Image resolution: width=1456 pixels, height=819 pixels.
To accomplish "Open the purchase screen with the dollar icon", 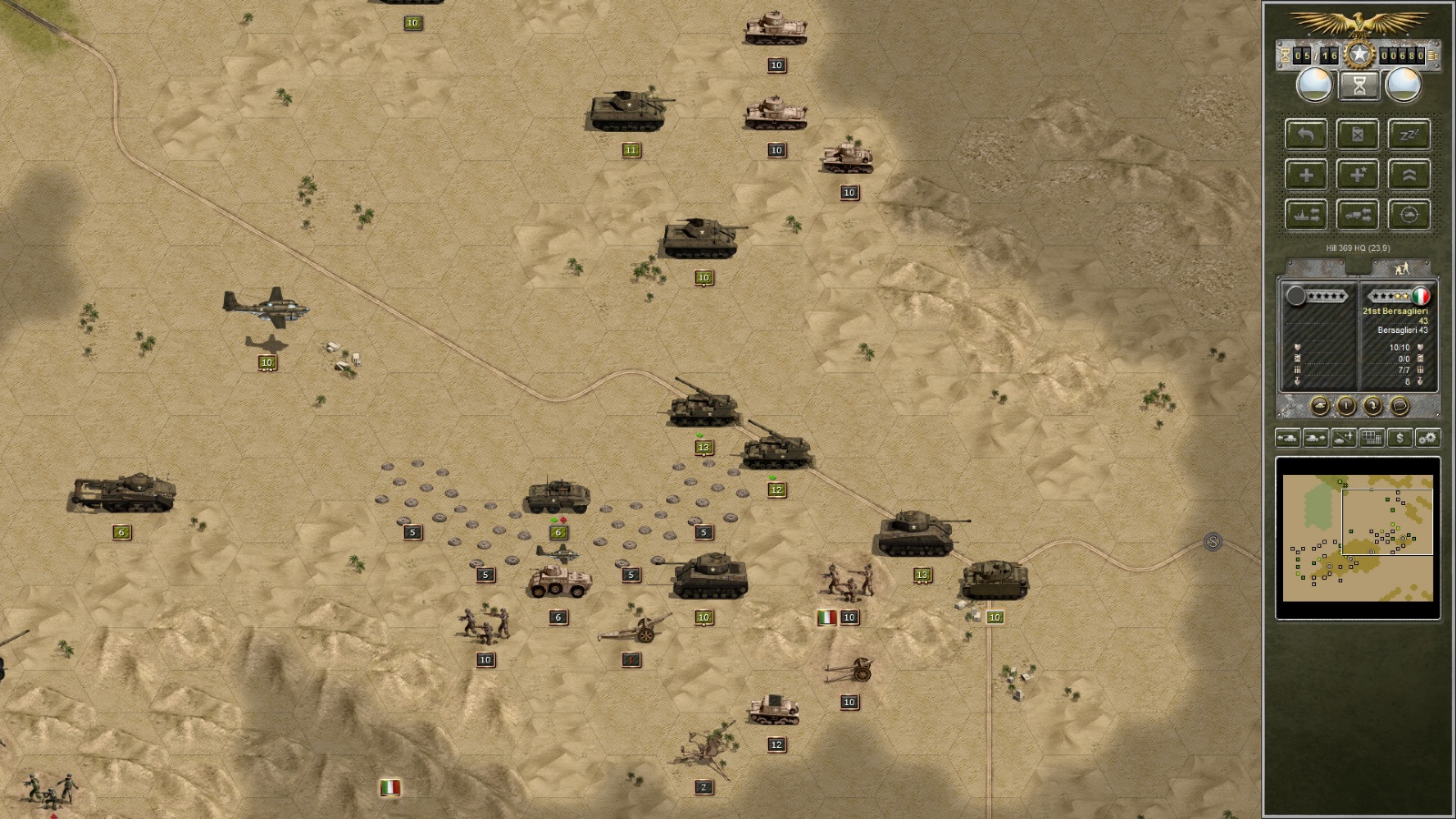I will [1400, 438].
